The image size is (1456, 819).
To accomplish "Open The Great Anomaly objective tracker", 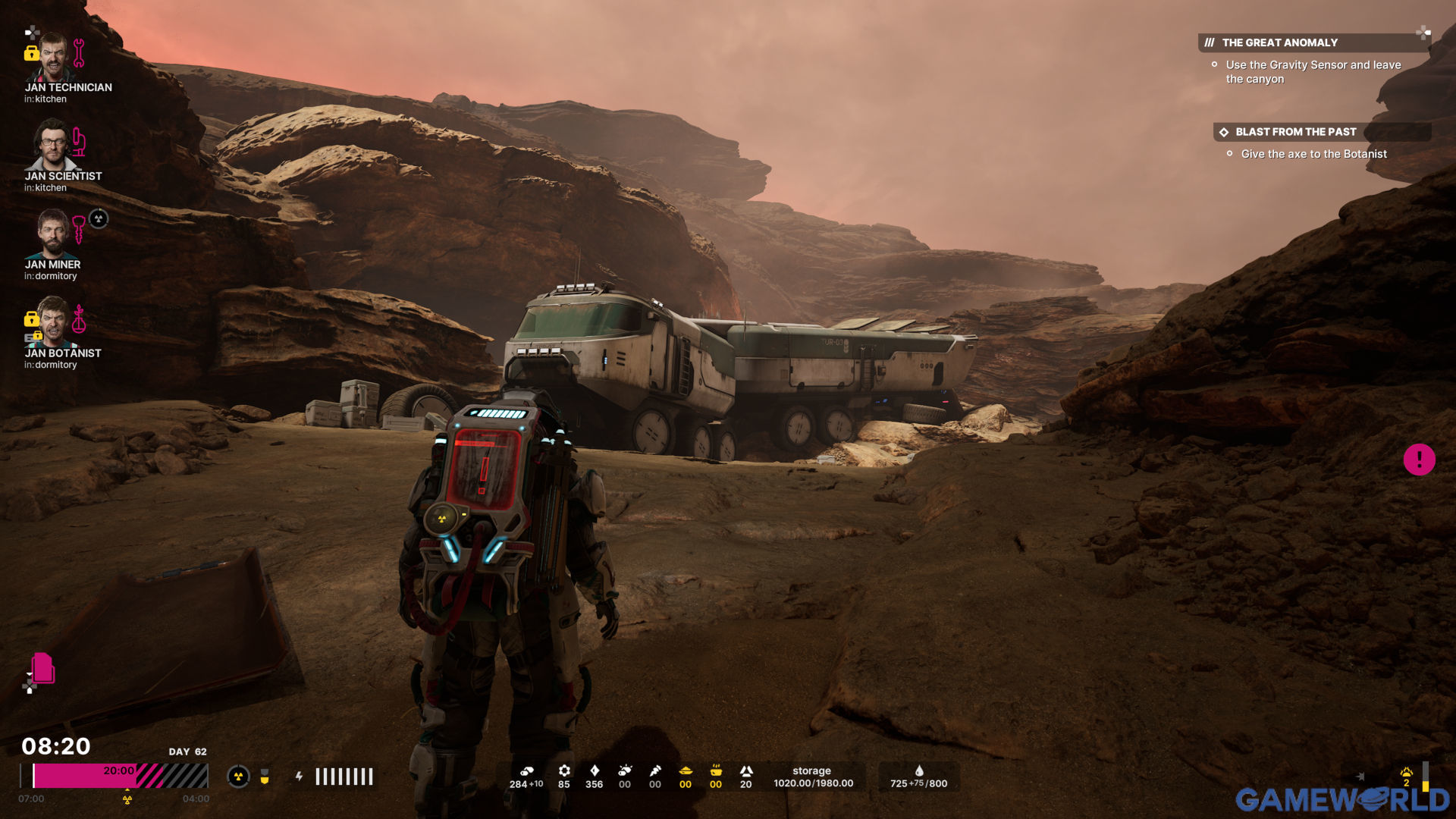I will click(1279, 43).
